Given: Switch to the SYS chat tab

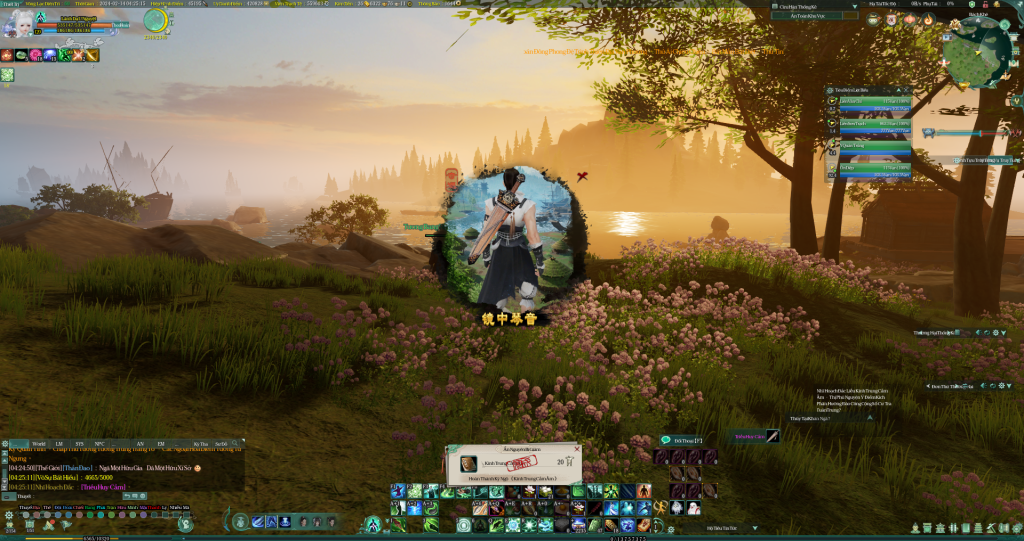Looking at the screenshot, I should tap(79, 442).
